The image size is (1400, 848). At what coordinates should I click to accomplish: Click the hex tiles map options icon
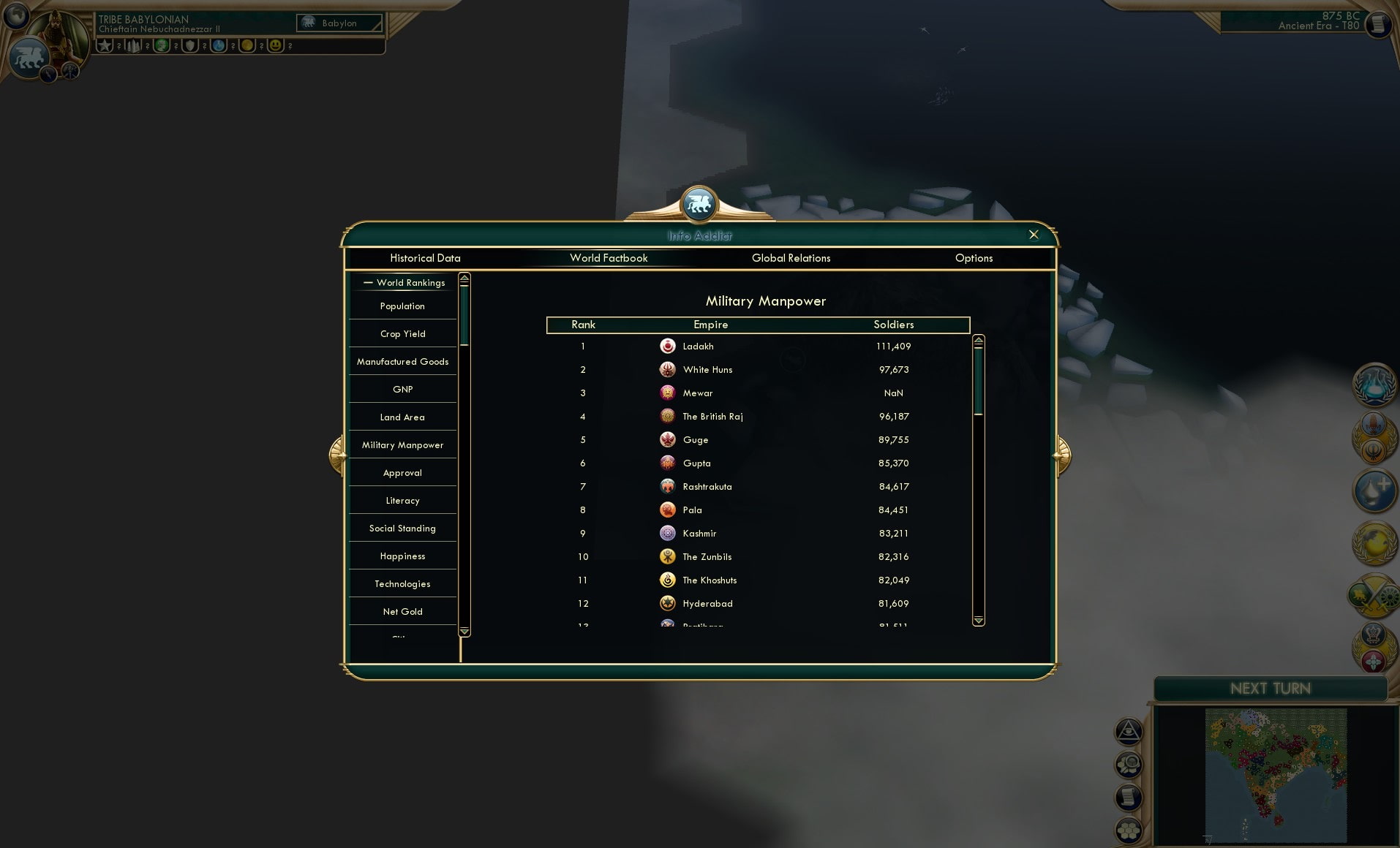coord(1127,830)
